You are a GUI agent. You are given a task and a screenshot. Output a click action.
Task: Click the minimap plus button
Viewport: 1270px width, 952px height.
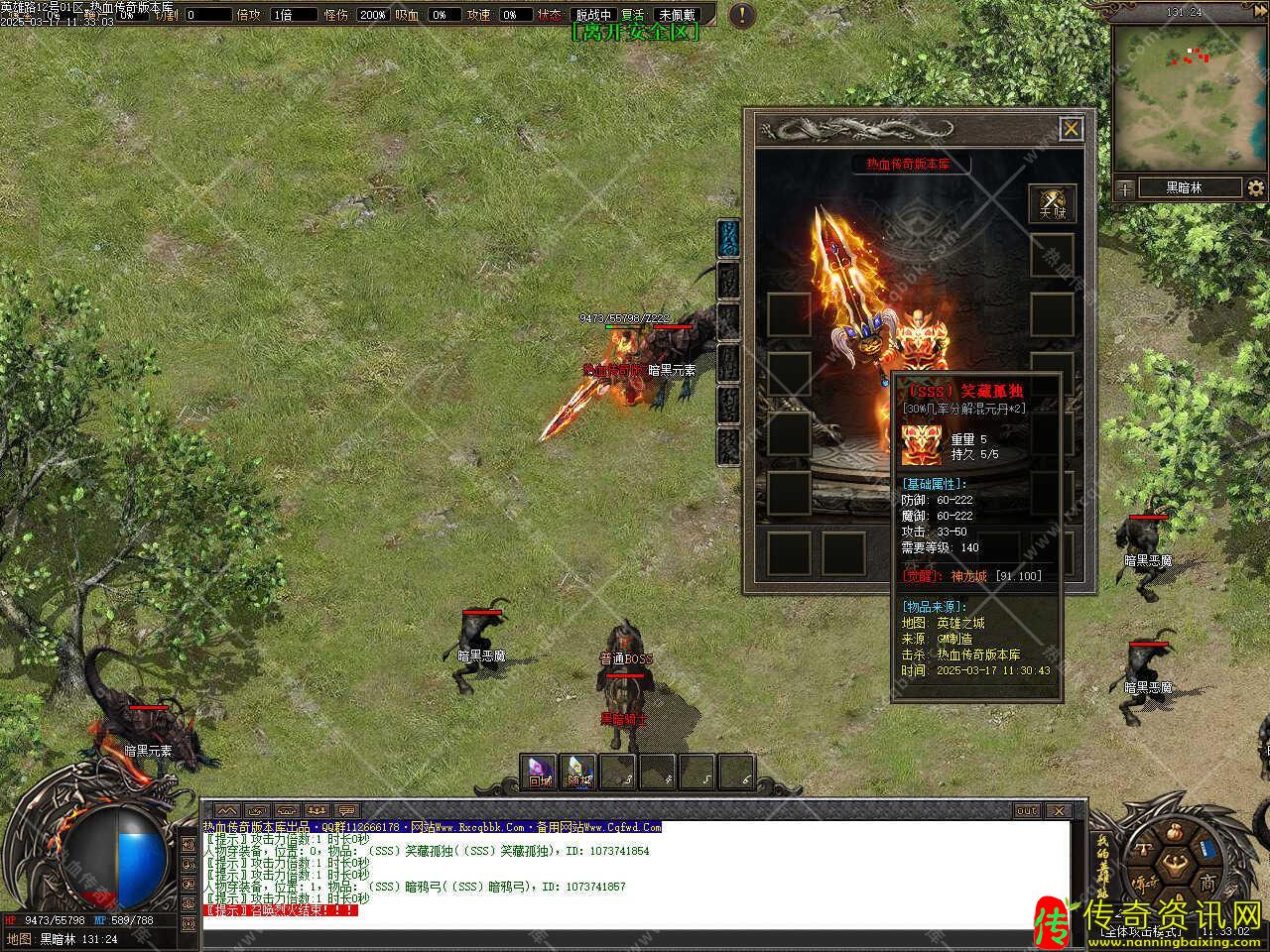pyautogui.click(x=1125, y=187)
